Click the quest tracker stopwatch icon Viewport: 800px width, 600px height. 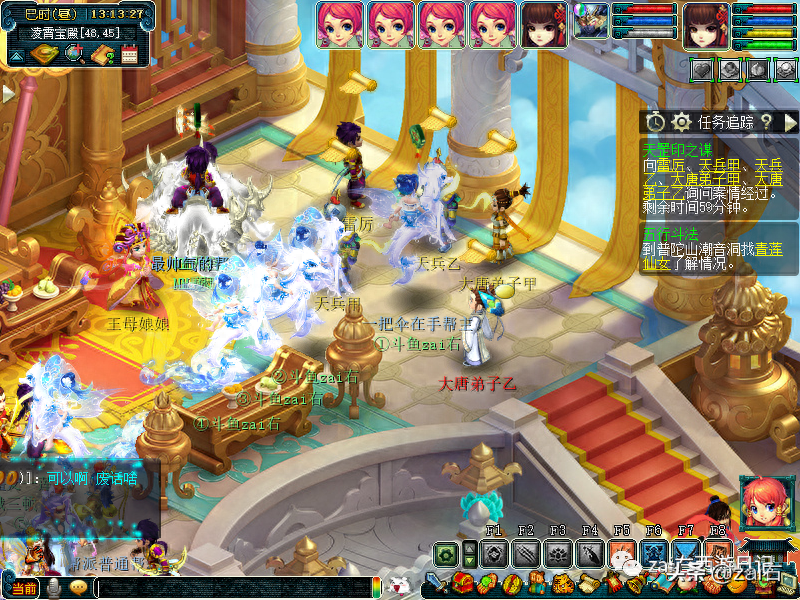click(x=655, y=122)
